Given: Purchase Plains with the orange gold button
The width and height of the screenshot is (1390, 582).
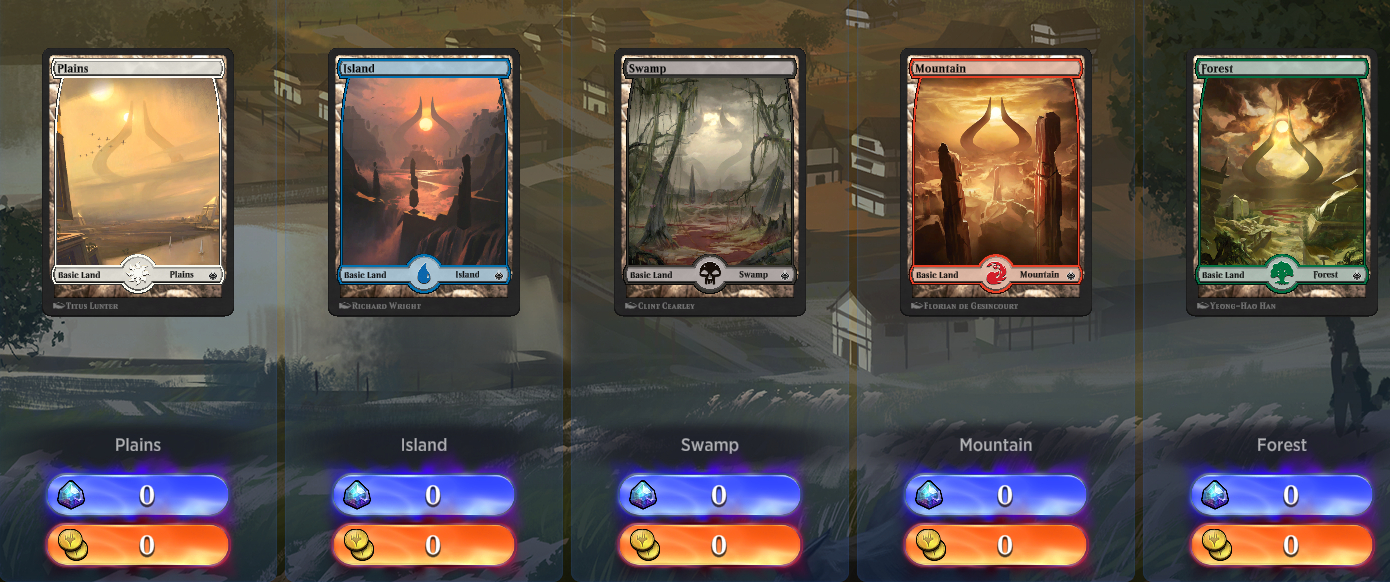Looking at the screenshot, I should [x=138, y=545].
